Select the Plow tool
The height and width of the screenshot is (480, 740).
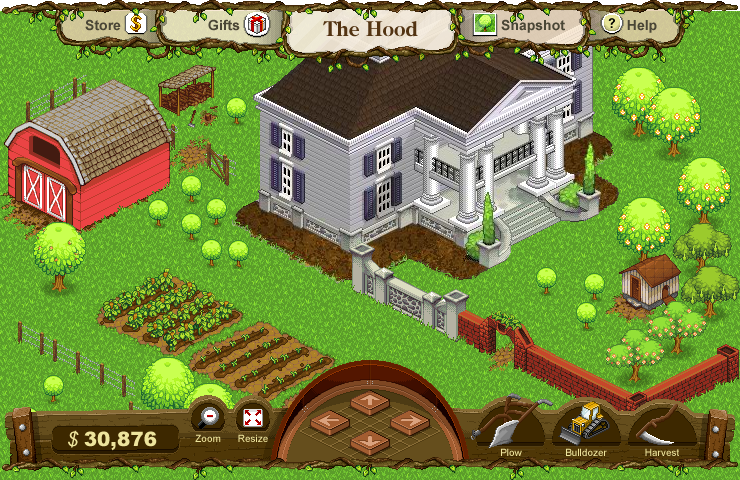click(511, 425)
